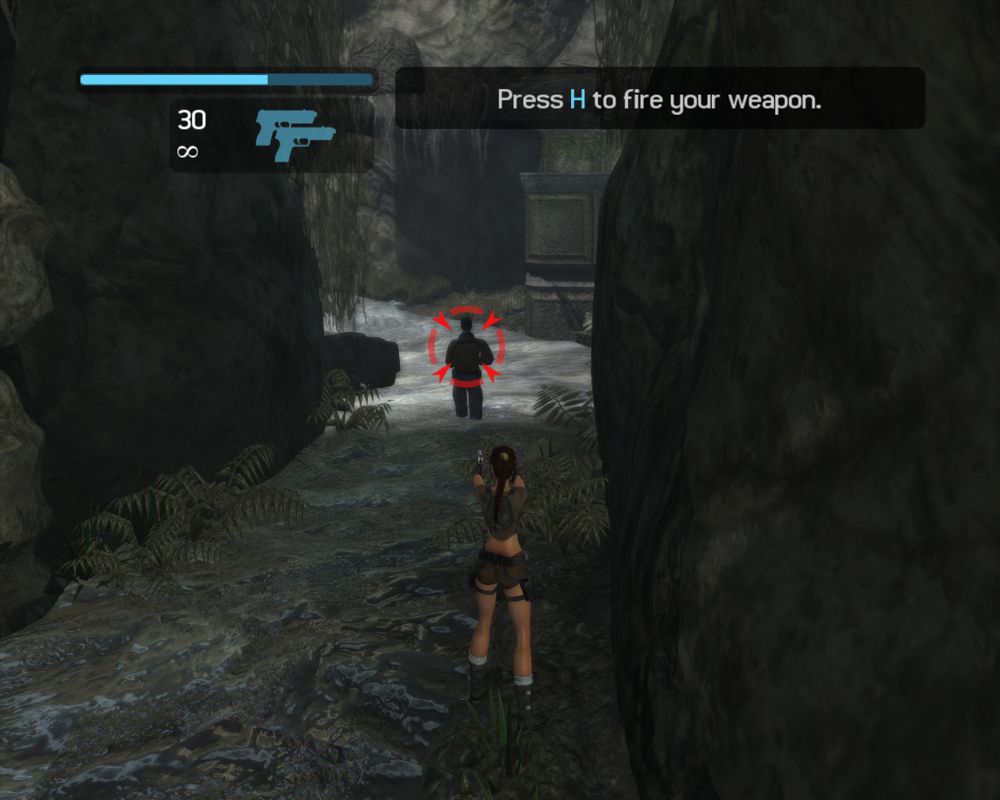Select the dual pistols weapon icon

294,134
